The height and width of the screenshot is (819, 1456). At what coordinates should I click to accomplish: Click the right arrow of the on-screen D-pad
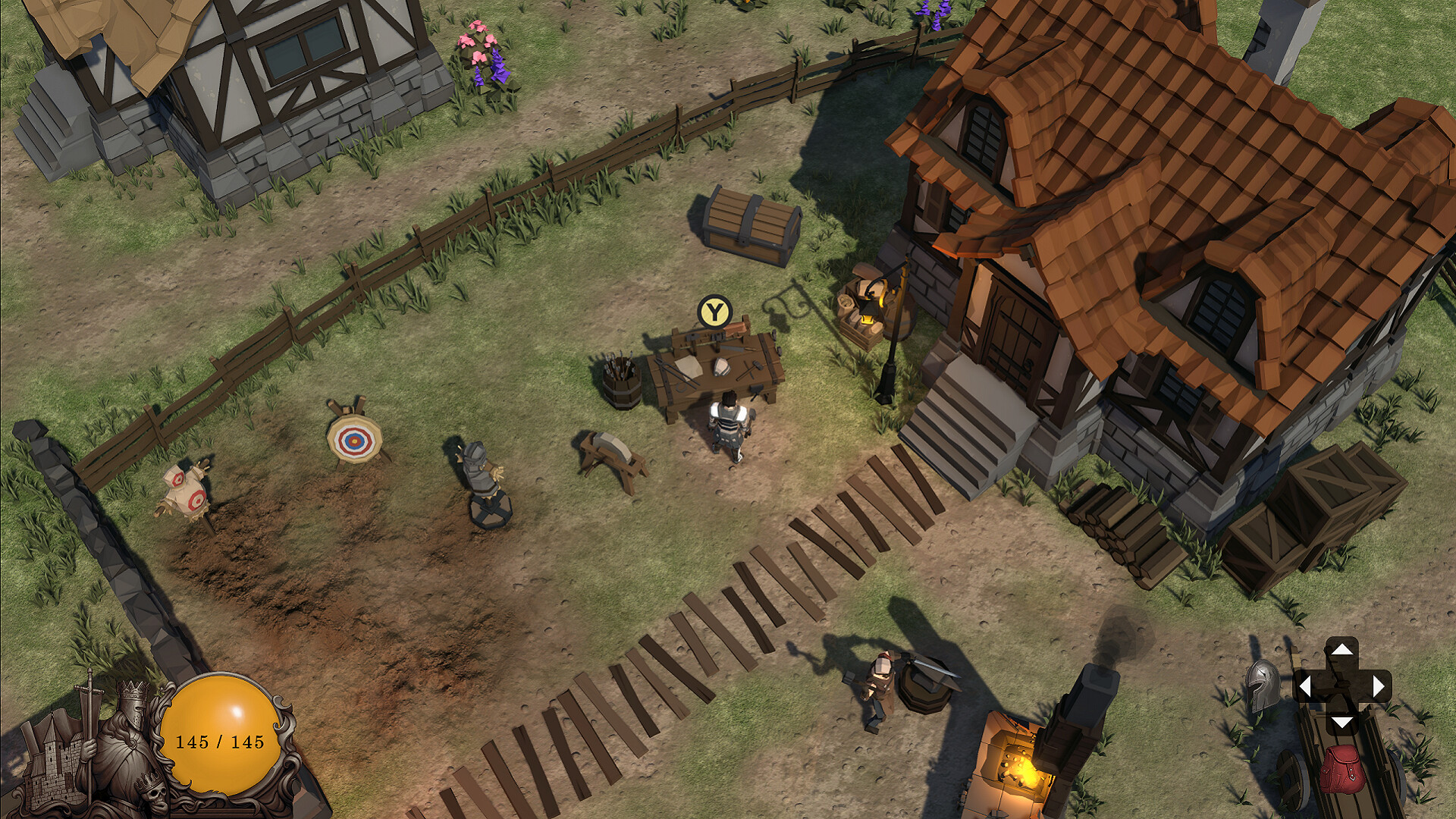click(x=1378, y=686)
